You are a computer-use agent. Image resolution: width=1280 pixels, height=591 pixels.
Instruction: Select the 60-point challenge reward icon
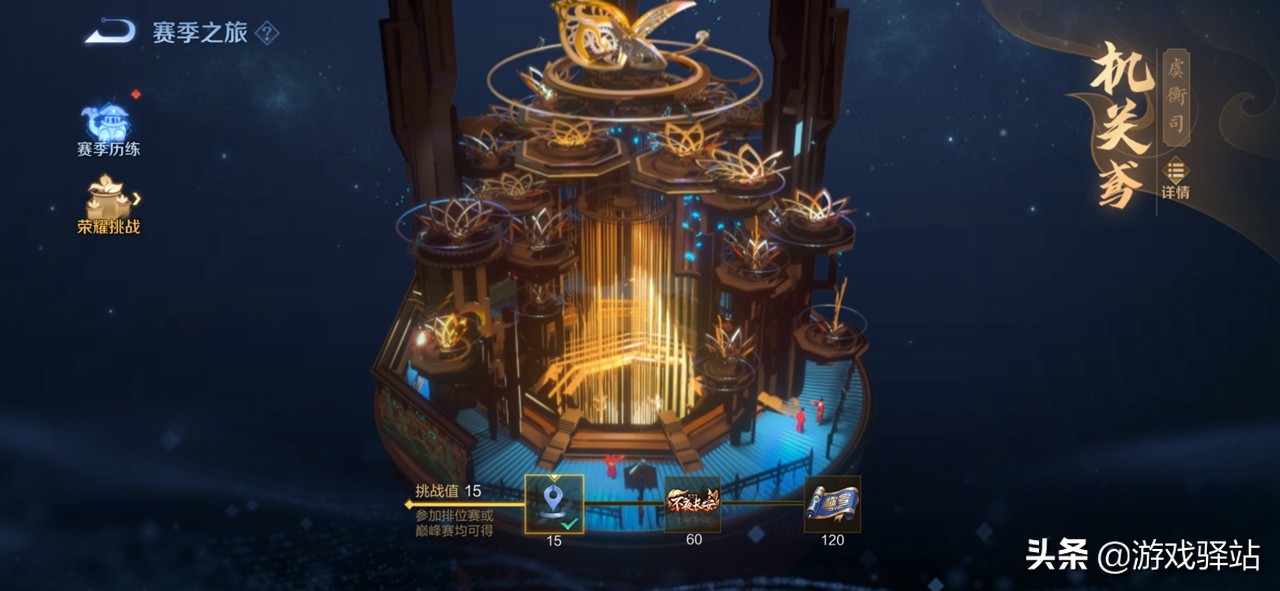pyautogui.click(x=693, y=503)
